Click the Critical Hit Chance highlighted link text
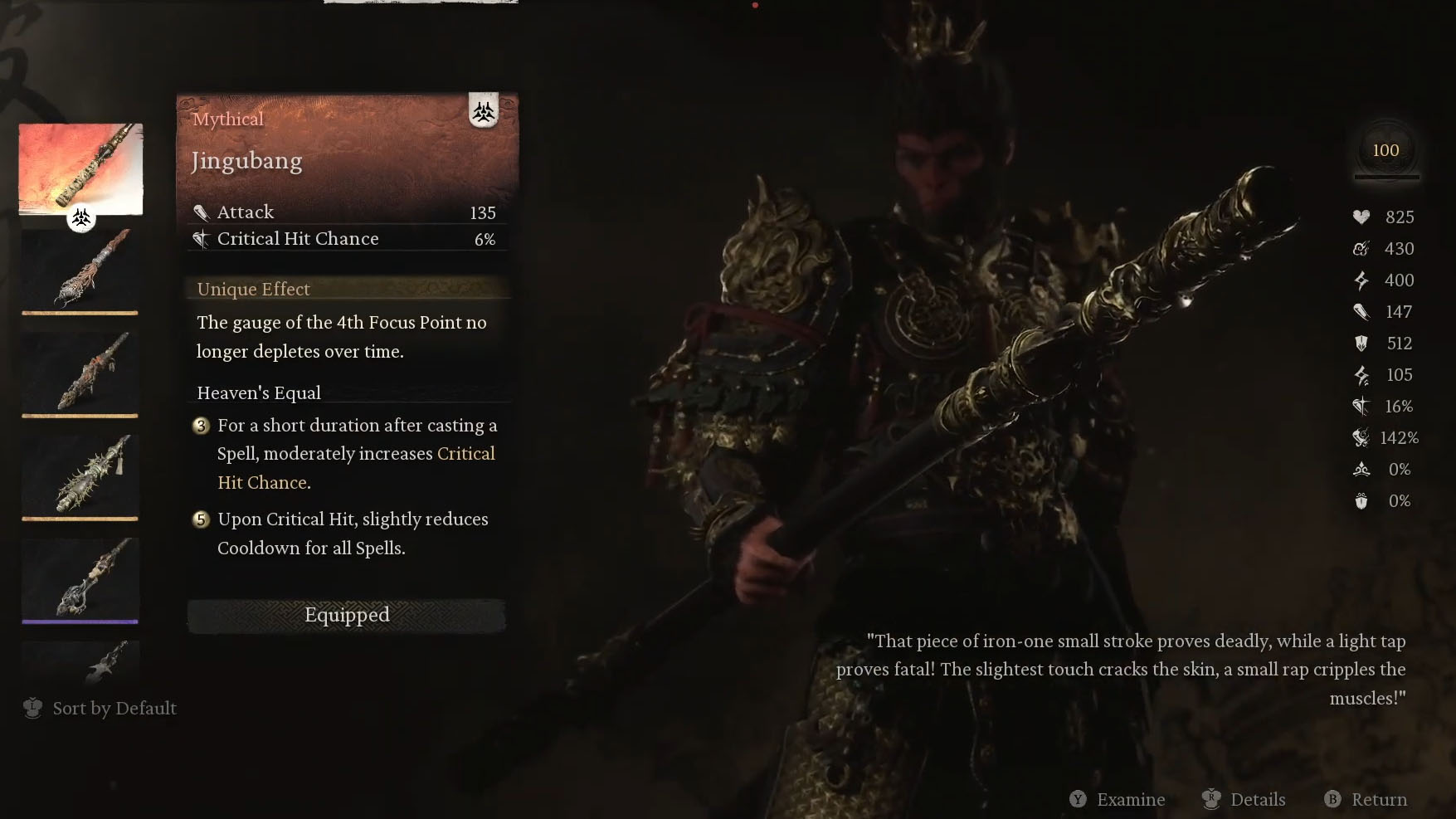 (465, 453)
